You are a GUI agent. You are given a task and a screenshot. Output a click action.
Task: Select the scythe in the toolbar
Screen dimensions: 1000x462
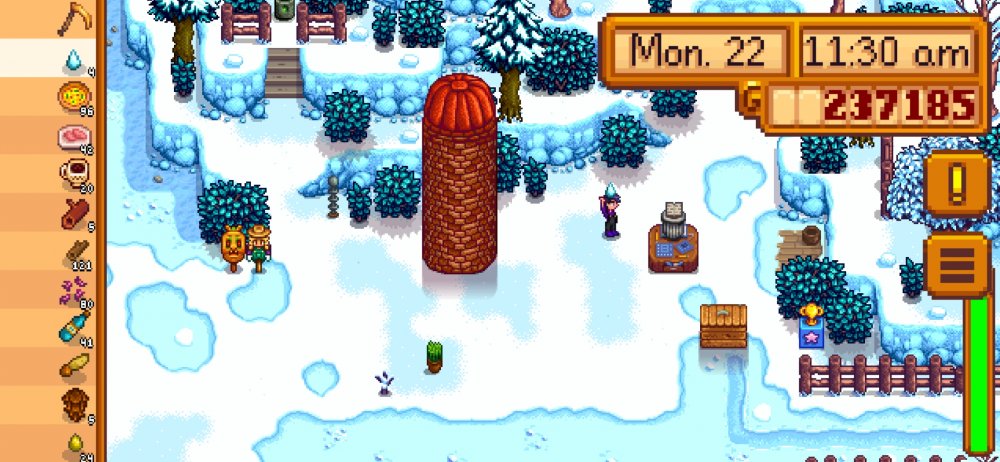74,17
